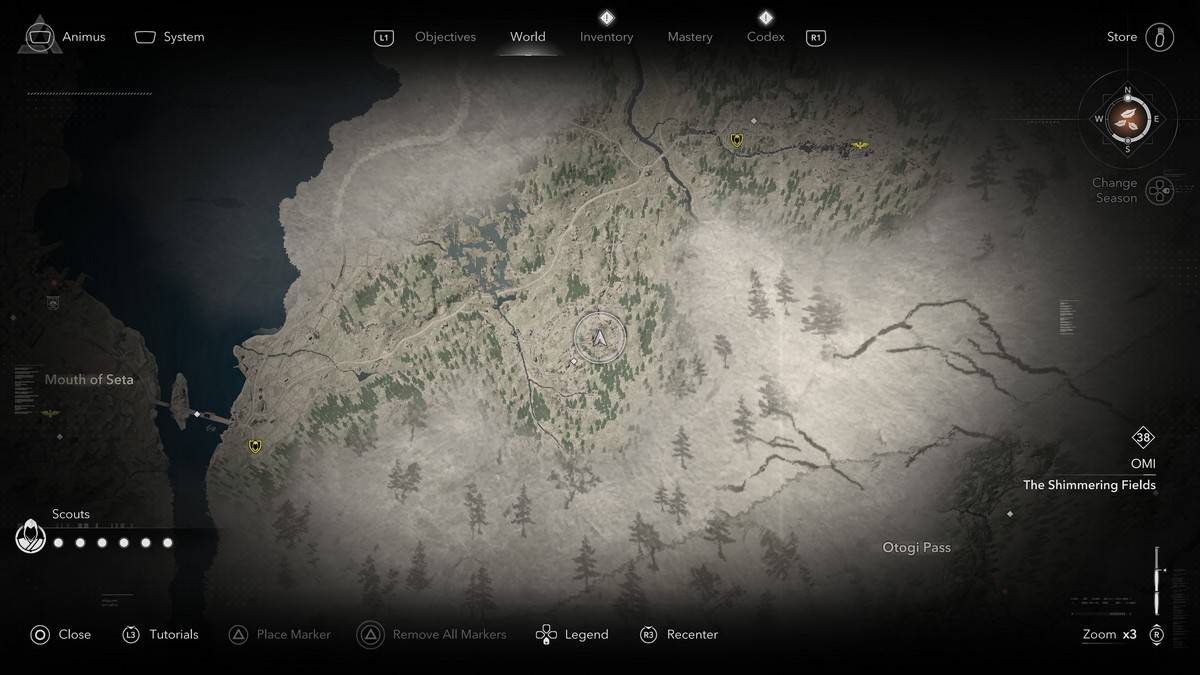Click the Scouts lotus icon
This screenshot has height=675, width=1200.
31,538
